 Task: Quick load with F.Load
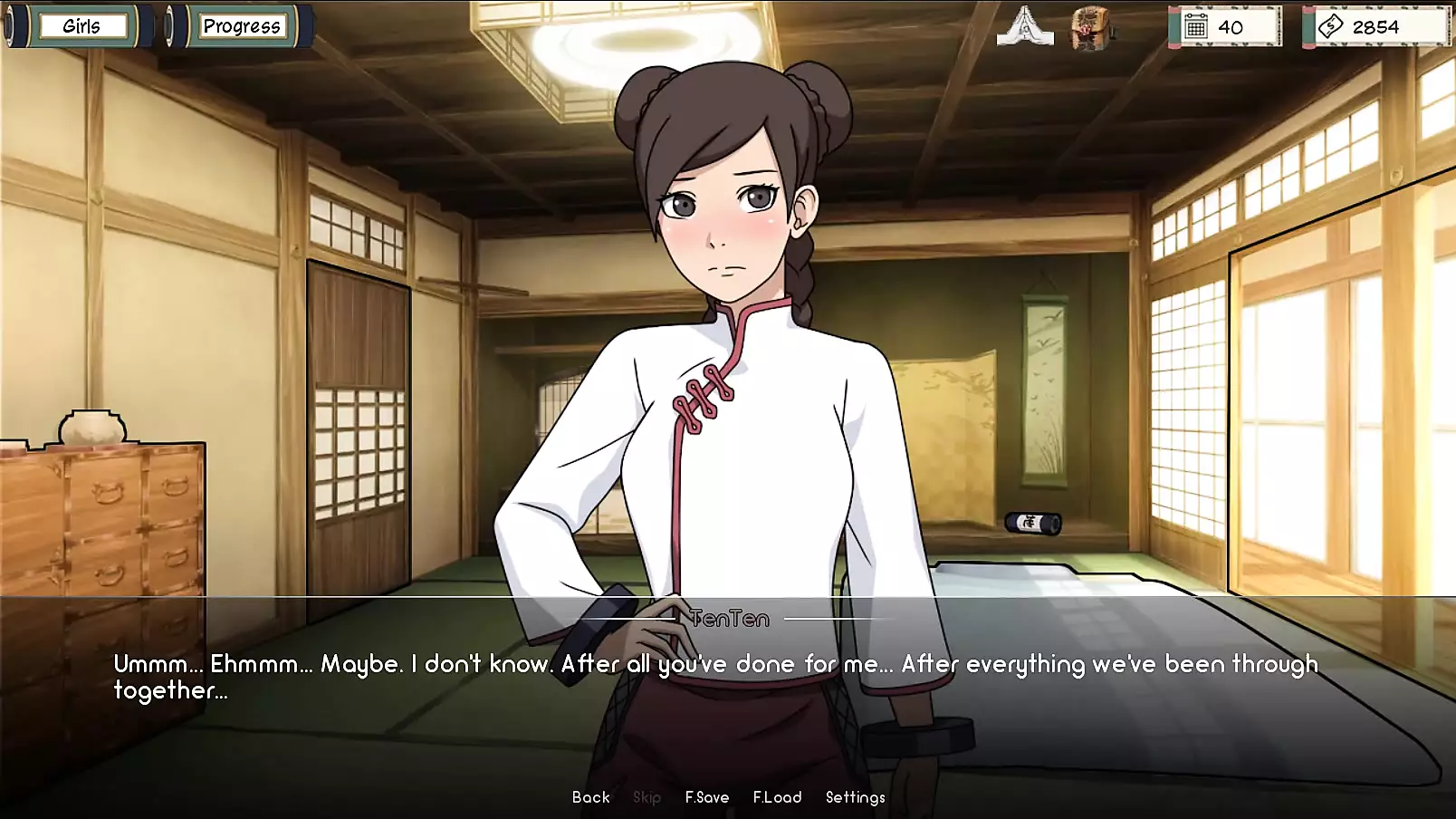777,797
